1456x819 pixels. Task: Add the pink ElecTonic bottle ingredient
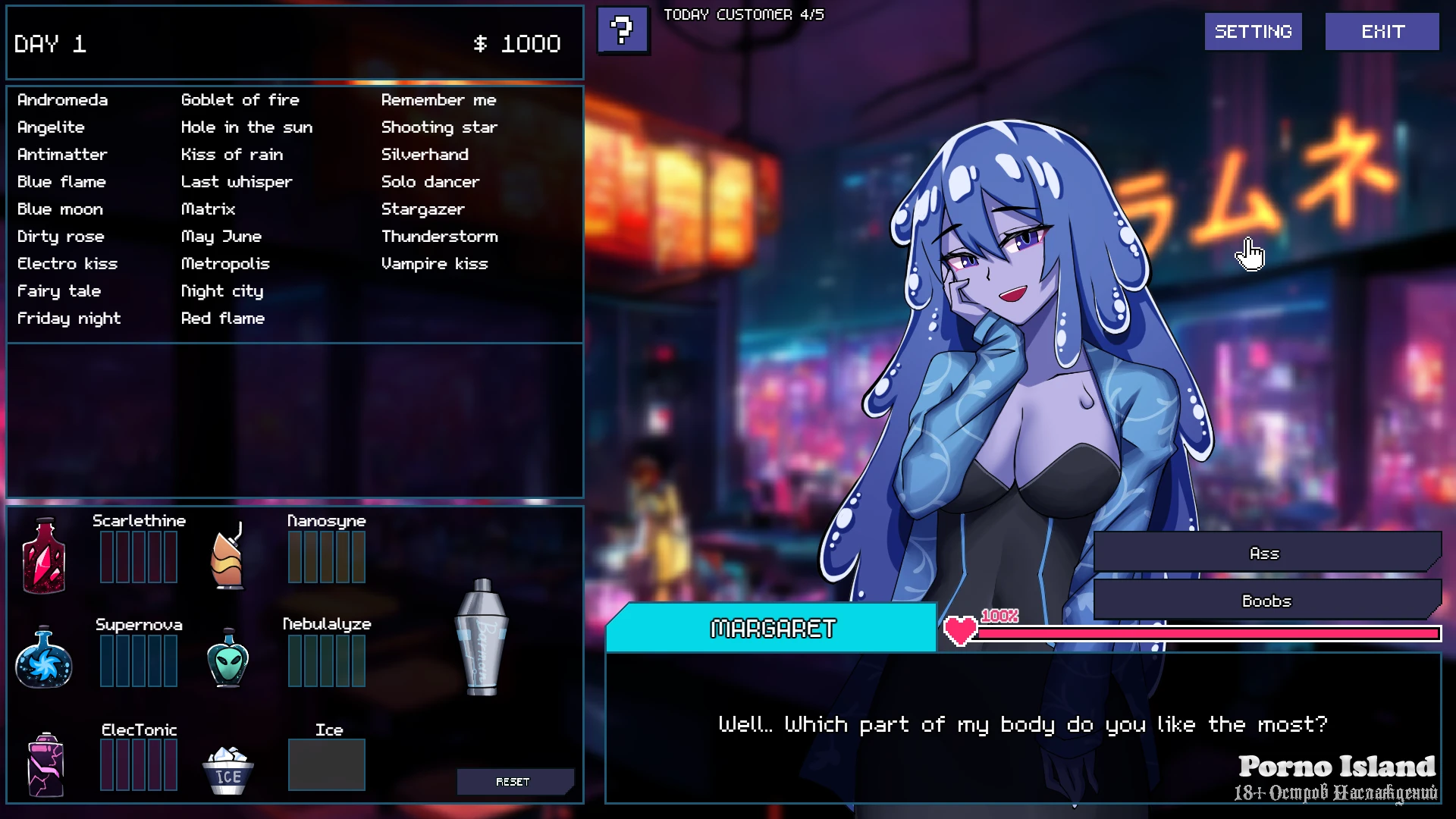tap(45, 764)
